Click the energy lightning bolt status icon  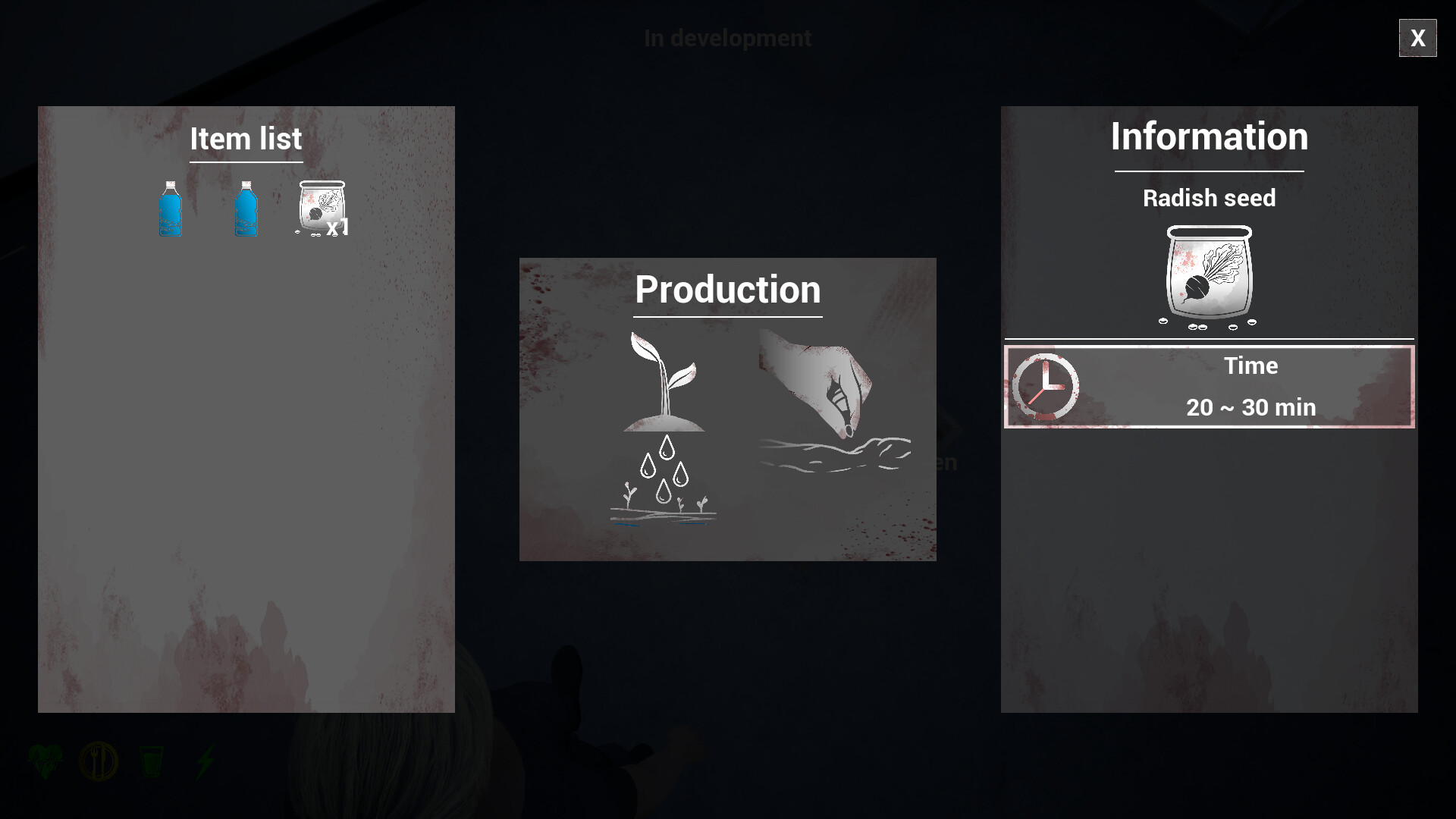(x=205, y=762)
